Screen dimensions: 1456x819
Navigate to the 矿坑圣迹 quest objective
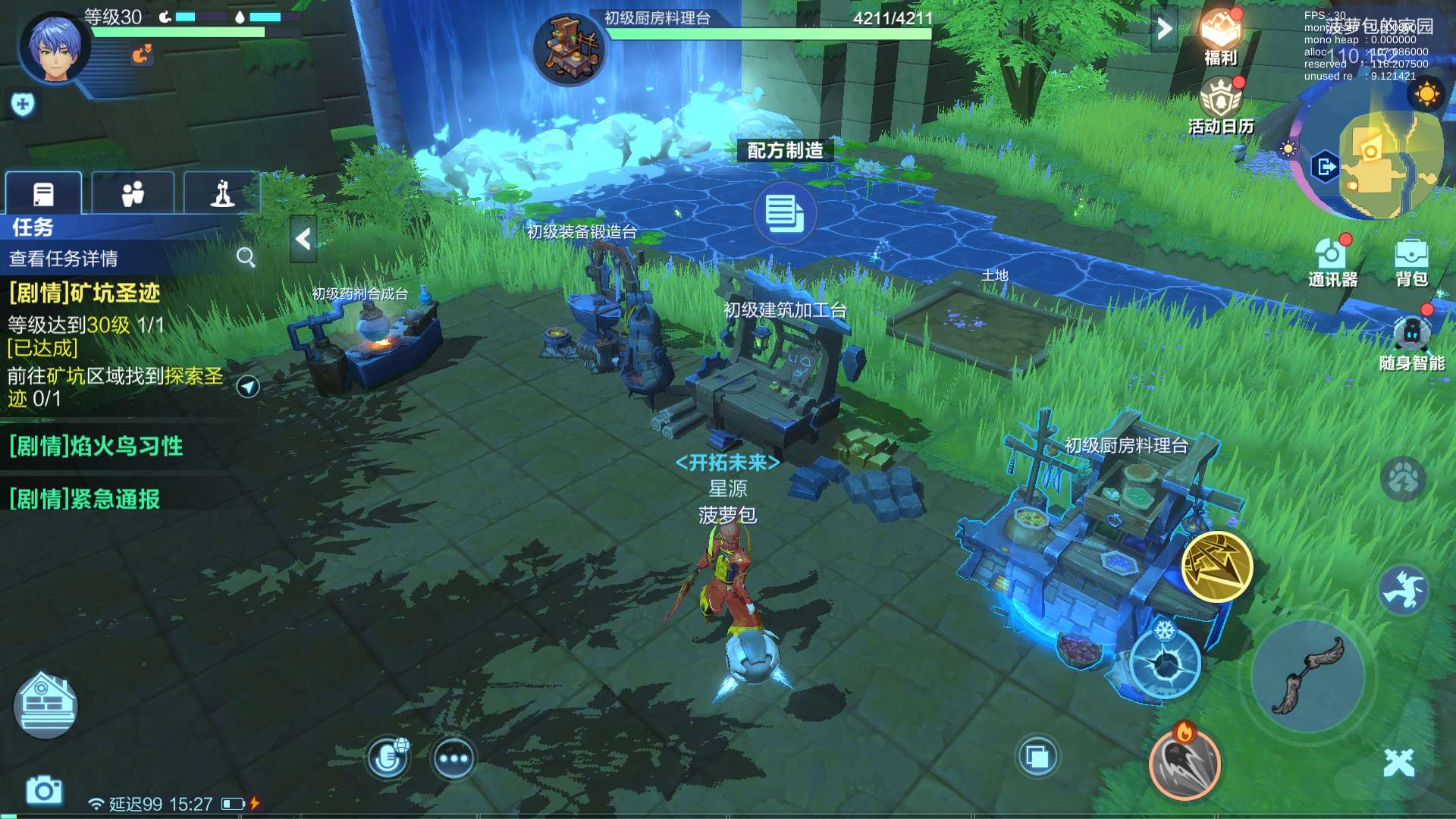point(248,387)
